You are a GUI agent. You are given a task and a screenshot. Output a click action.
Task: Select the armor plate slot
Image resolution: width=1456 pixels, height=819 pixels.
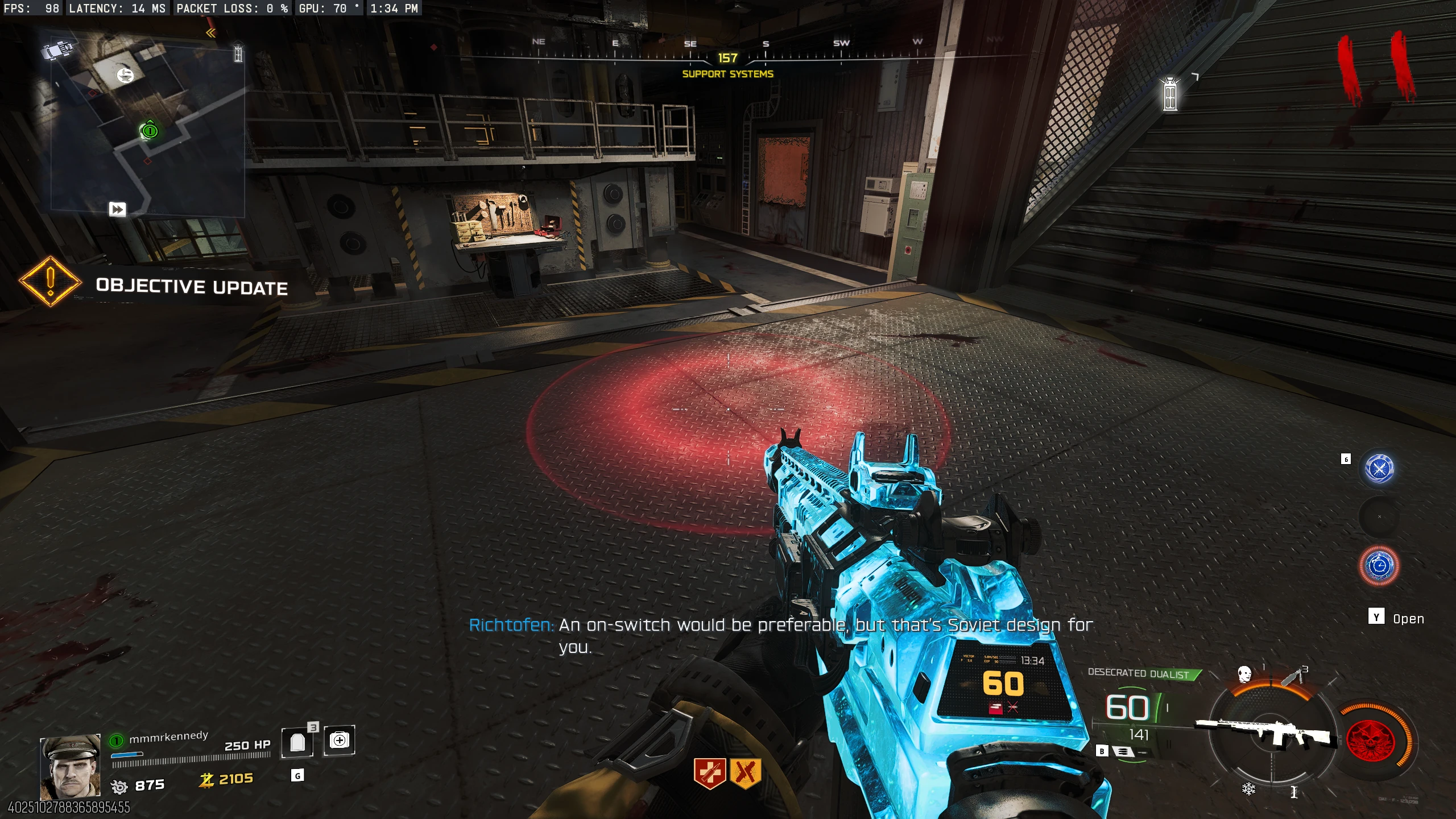[297, 742]
